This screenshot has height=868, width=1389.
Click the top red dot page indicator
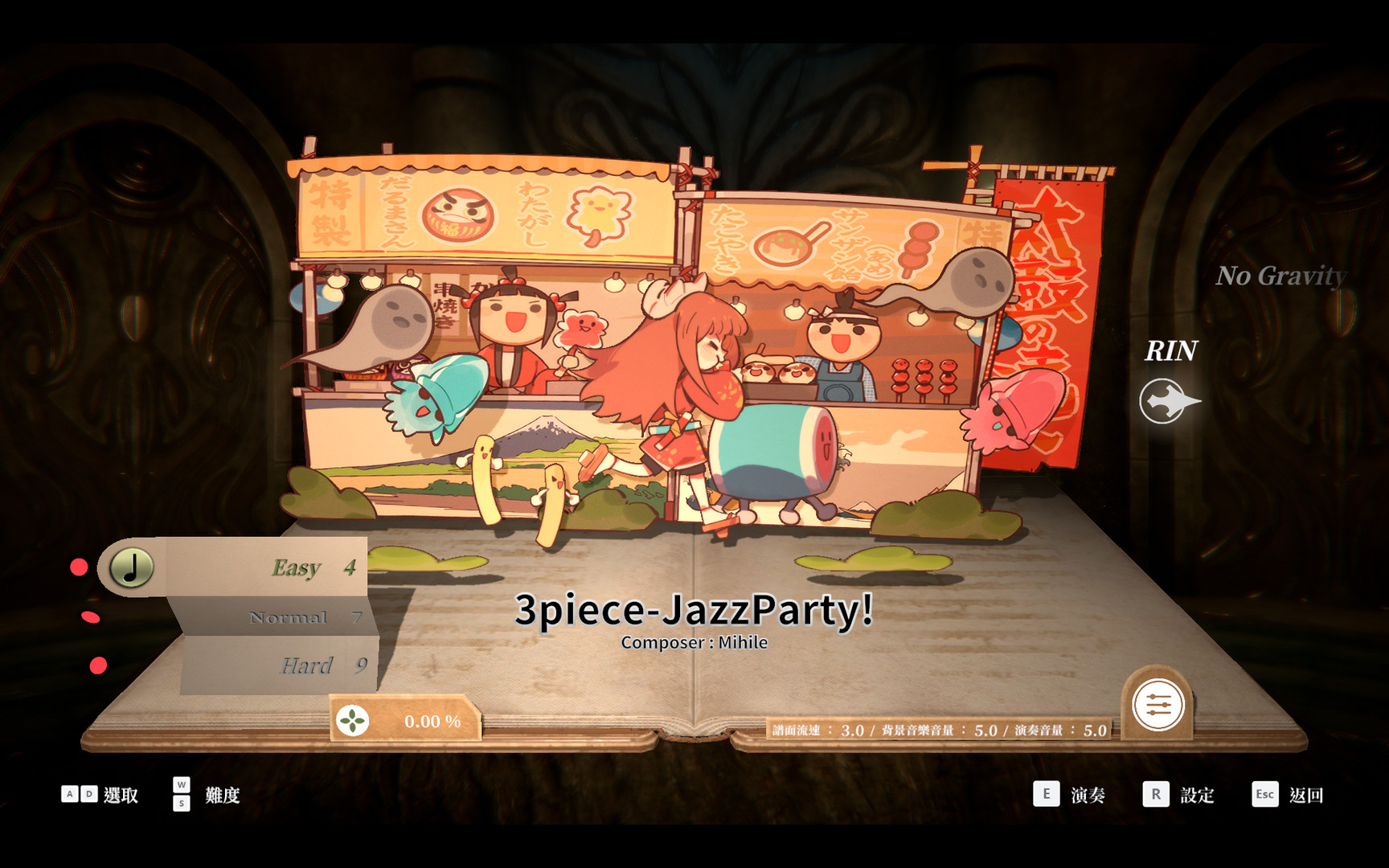(x=78, y=567)
